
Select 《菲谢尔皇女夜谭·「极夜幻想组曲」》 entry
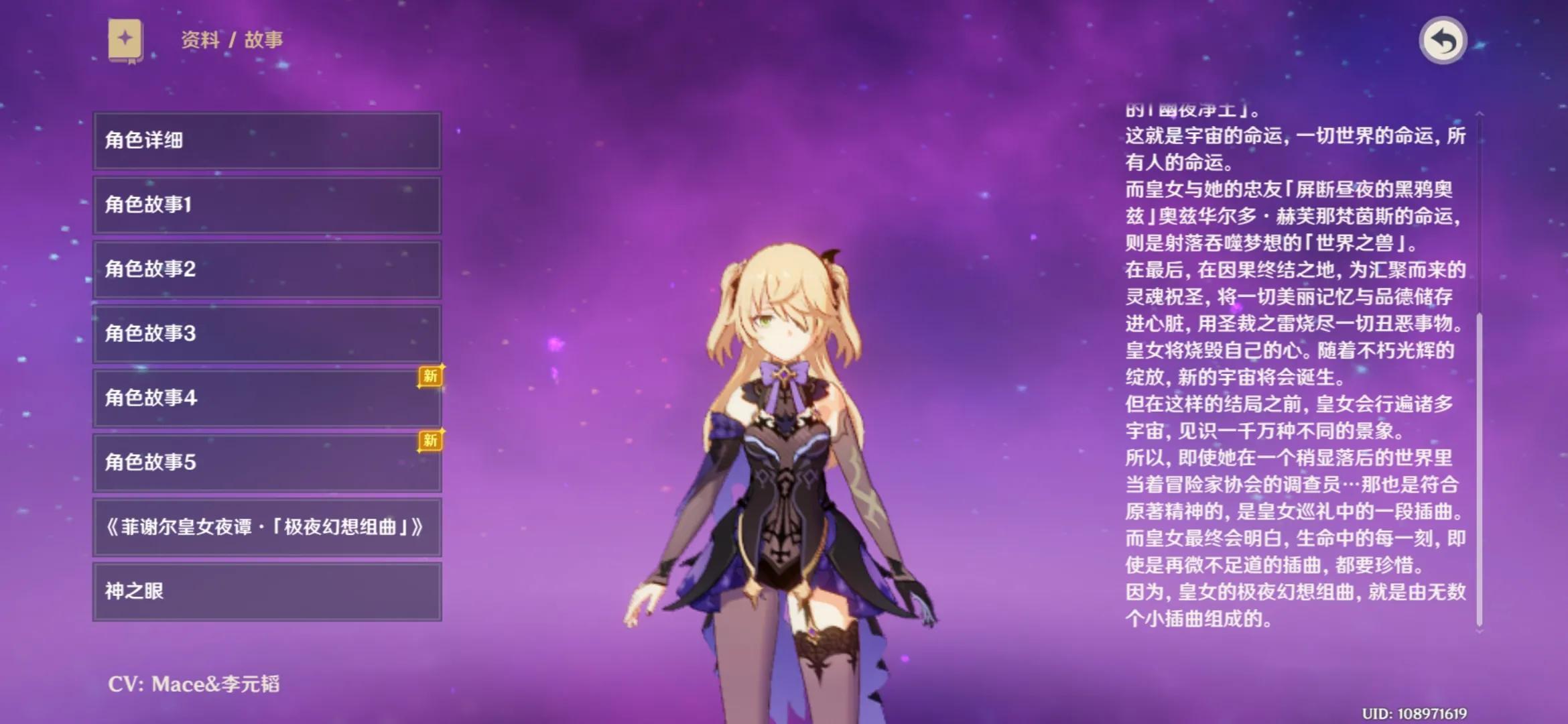pos(267,527)
